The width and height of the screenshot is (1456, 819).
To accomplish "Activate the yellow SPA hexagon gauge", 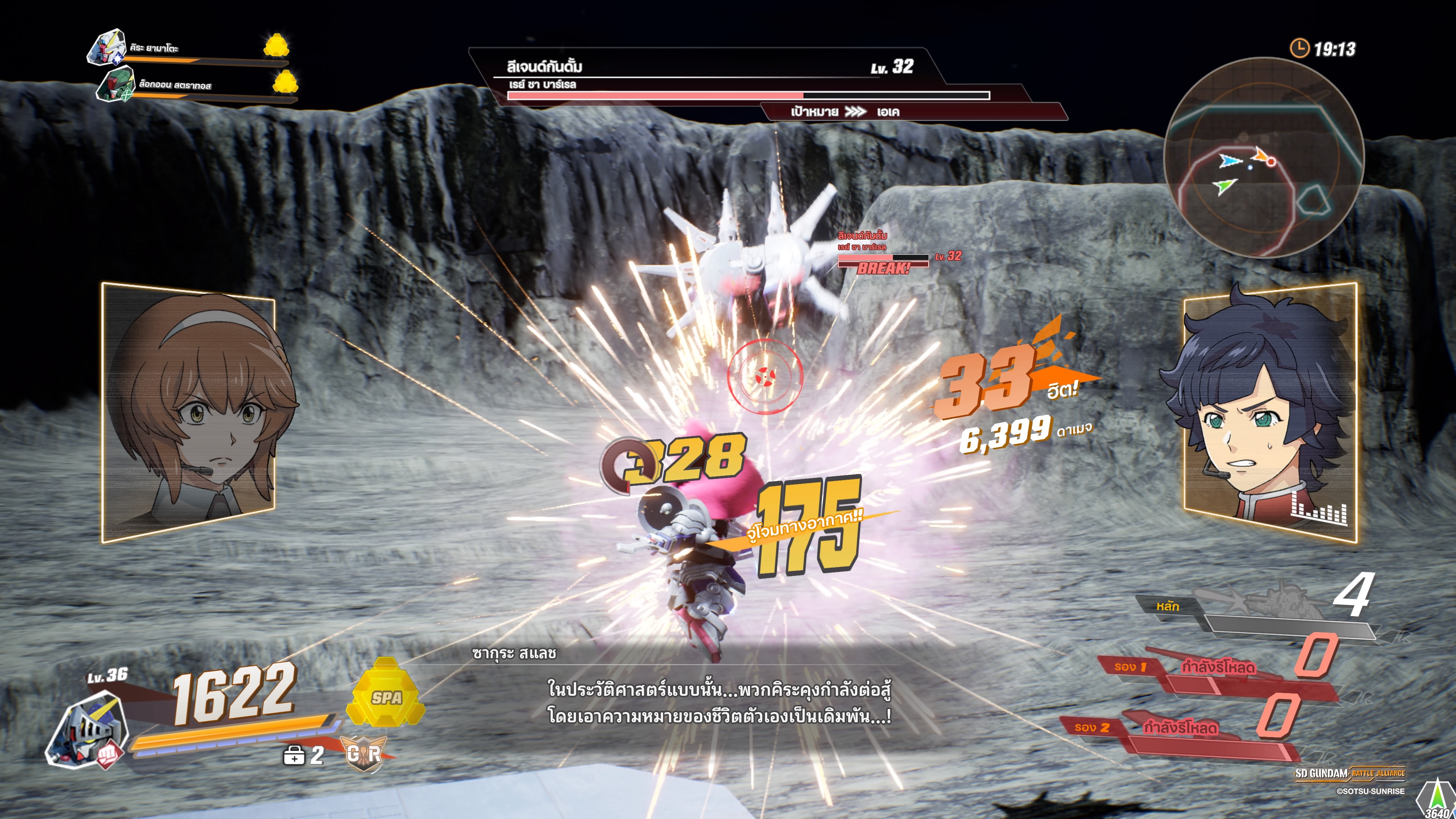I will pos(386,693).
